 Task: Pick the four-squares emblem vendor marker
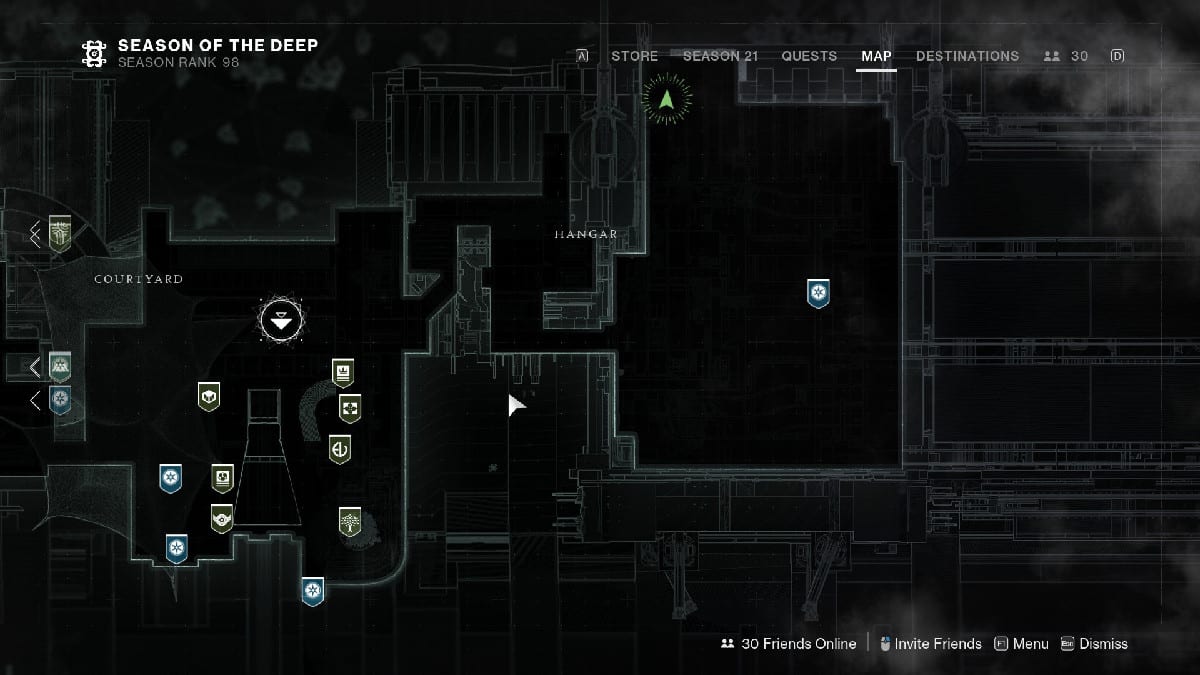349,408
